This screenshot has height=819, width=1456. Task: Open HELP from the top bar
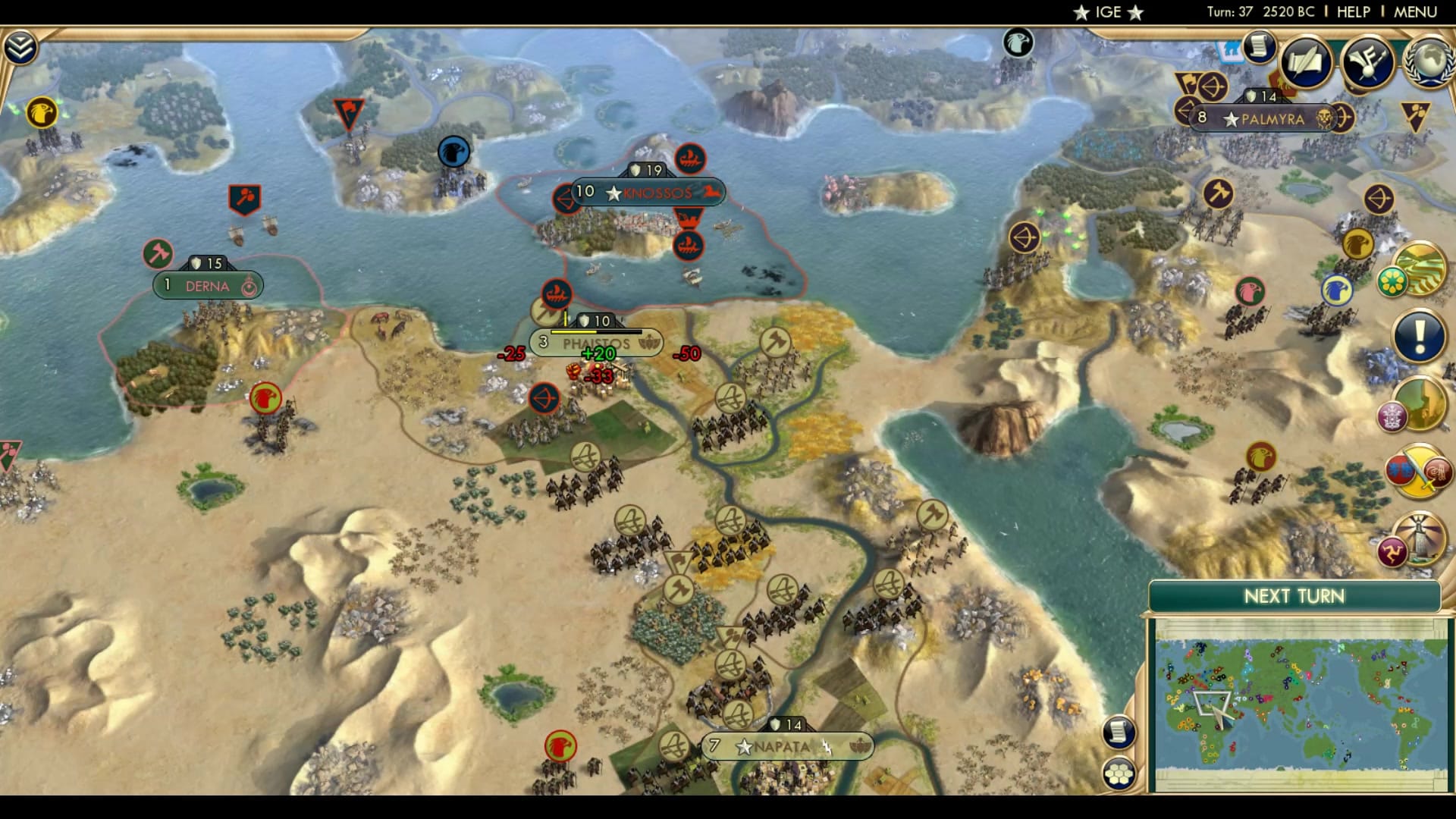point(1355,11)
